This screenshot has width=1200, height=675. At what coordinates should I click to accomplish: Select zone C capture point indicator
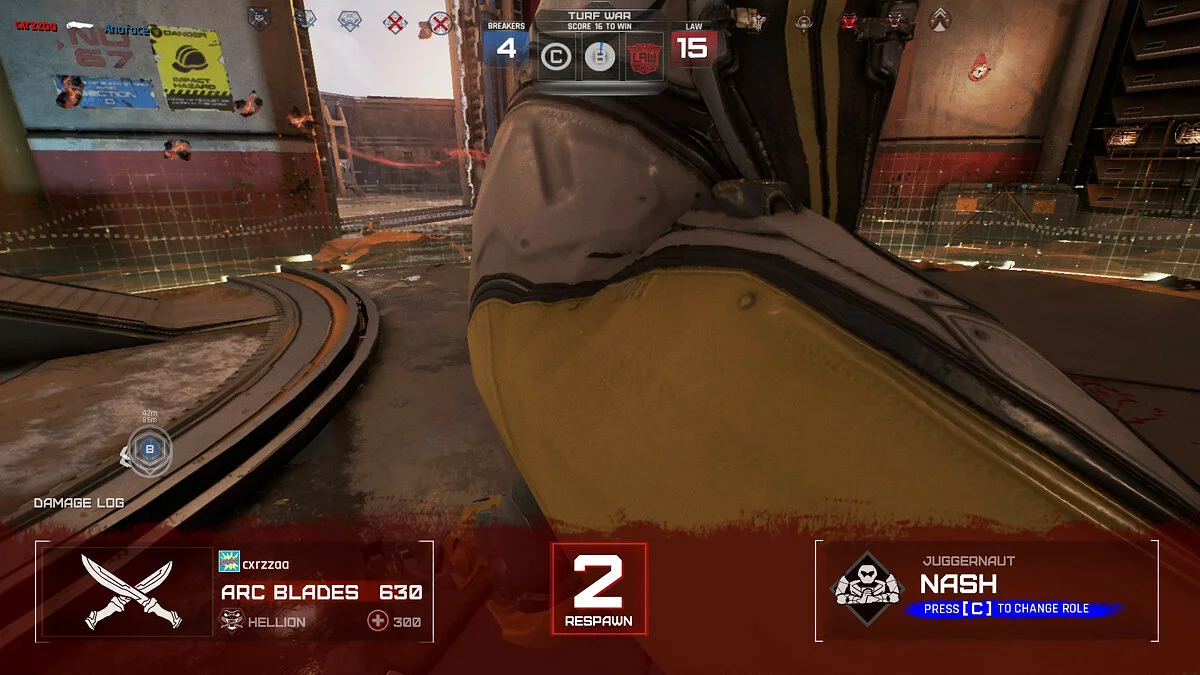tap(555, 58)
